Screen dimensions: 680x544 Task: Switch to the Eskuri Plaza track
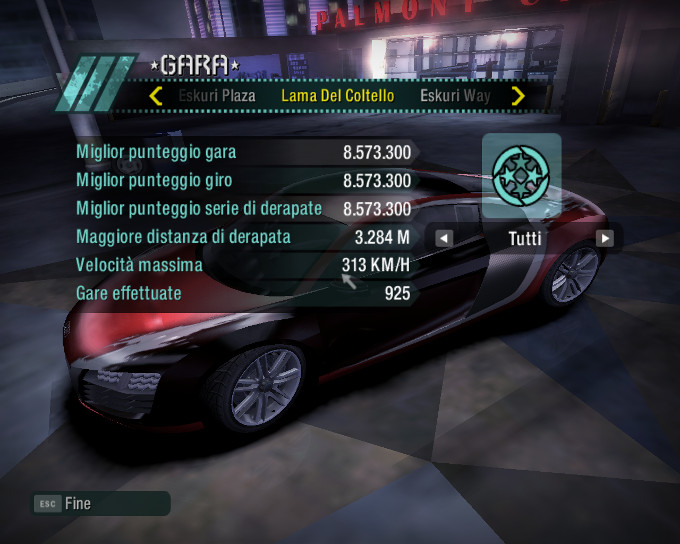pyautogui.click(x=217, y=97)
